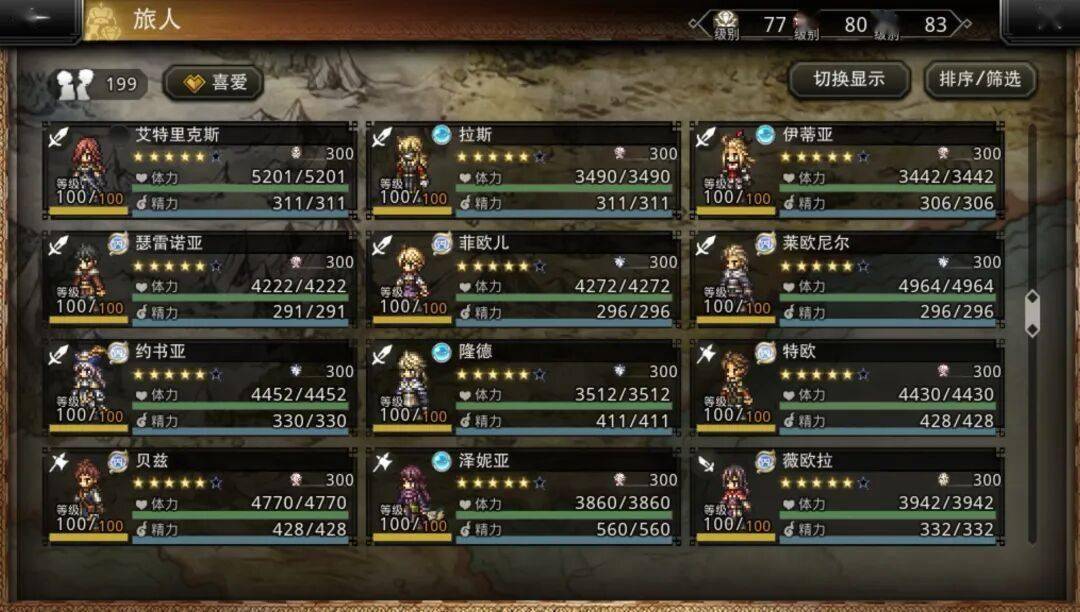This screenshot has height=612, width=1080.
Task: Choose traveler 约书亚
Action: pyautogui.click(x=200, y=387)
